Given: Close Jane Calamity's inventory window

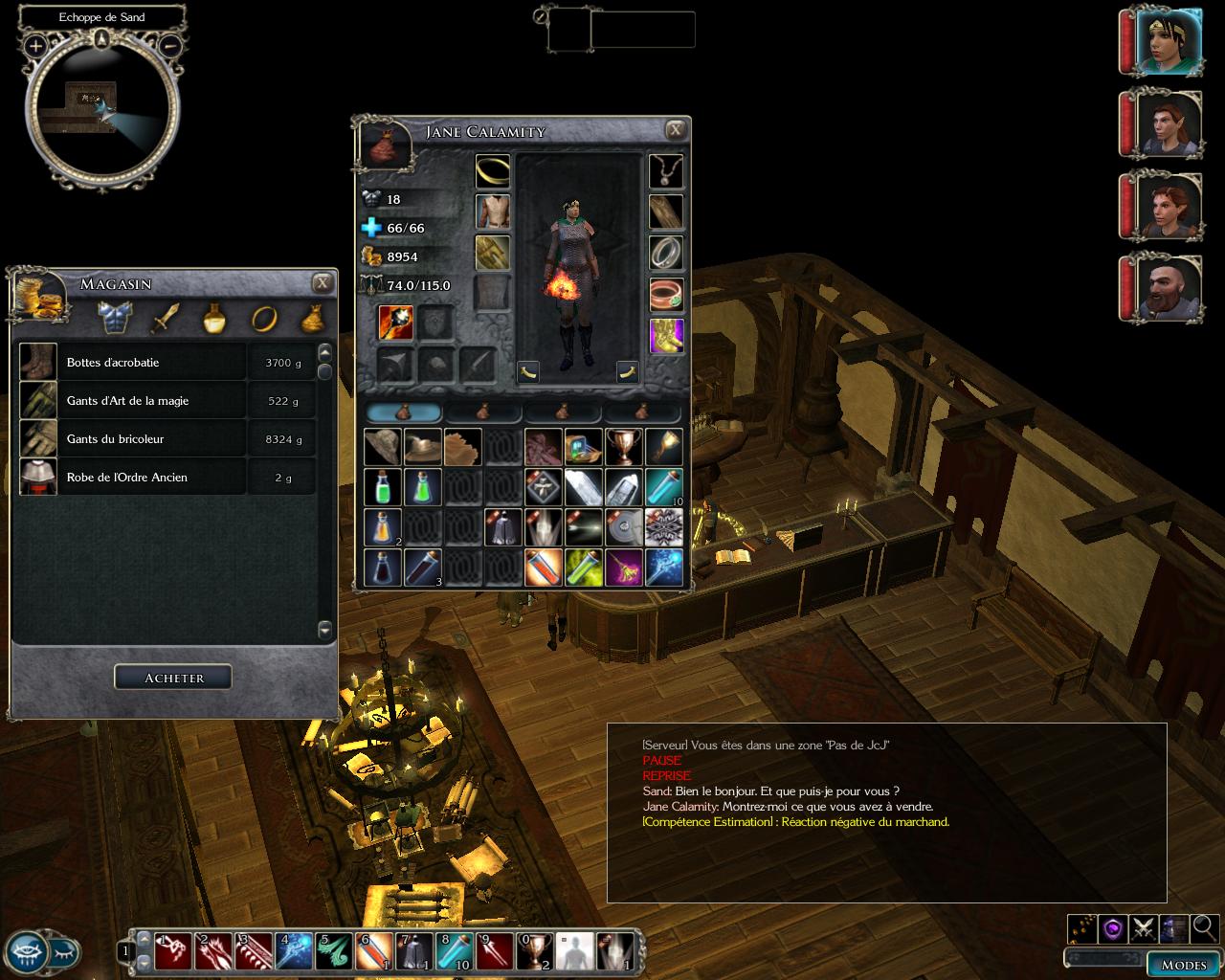Looking at the screenshot, I should (676, 130).
